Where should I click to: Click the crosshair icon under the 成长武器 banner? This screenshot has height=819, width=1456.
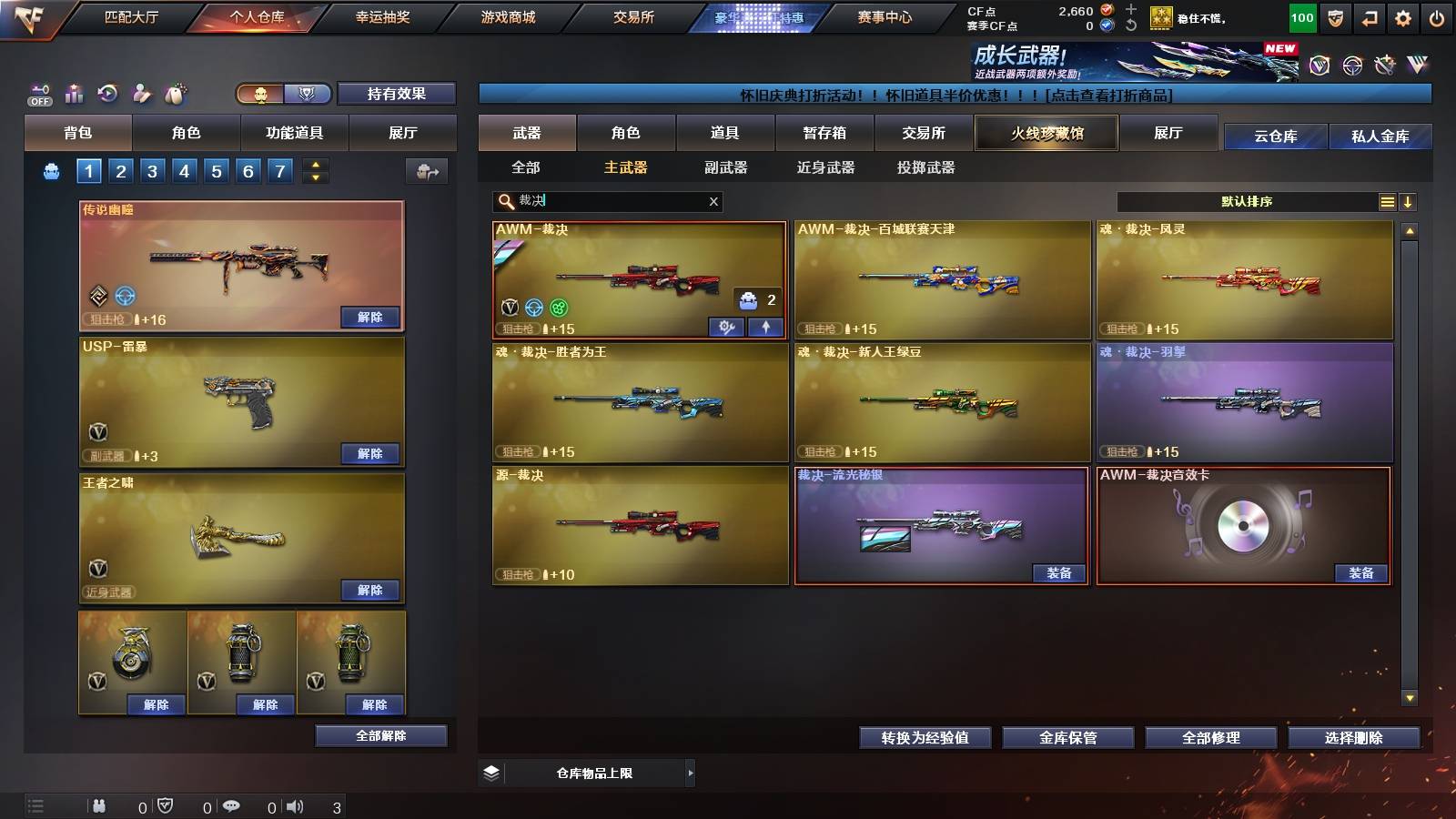(1350, 64)
